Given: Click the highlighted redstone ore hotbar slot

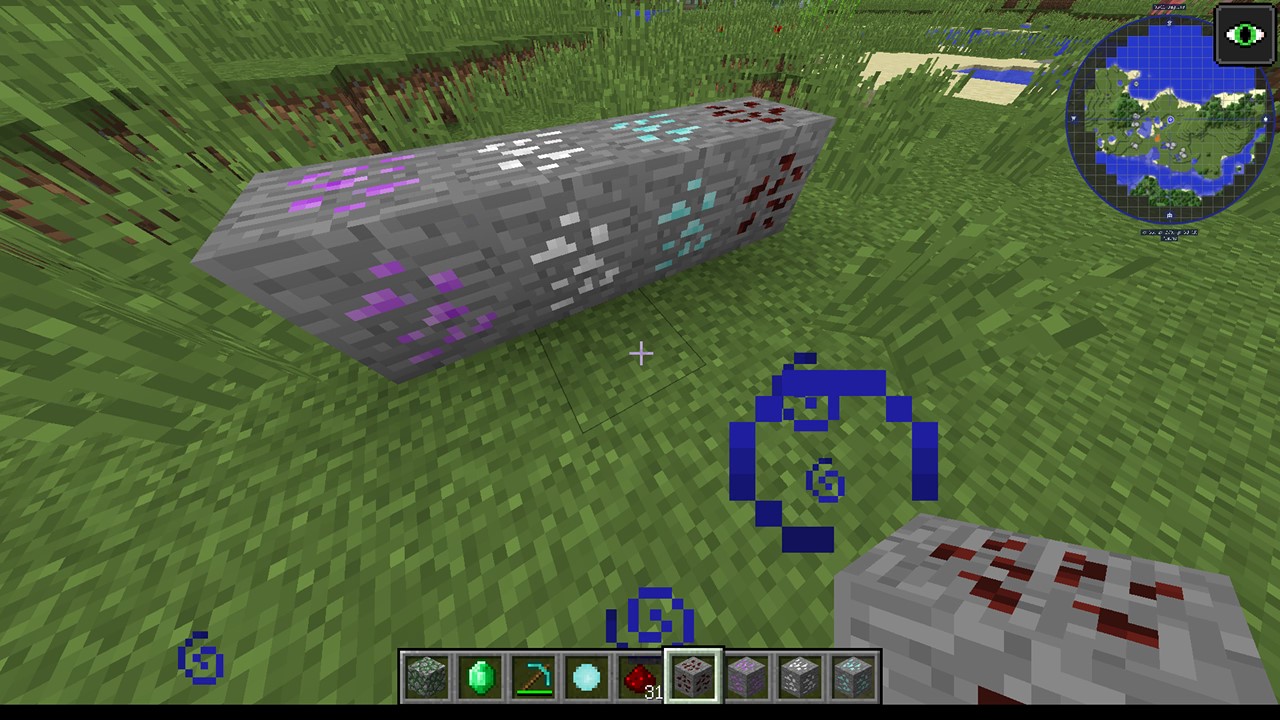Looking at the screenshot, I should tap(694, 678).
